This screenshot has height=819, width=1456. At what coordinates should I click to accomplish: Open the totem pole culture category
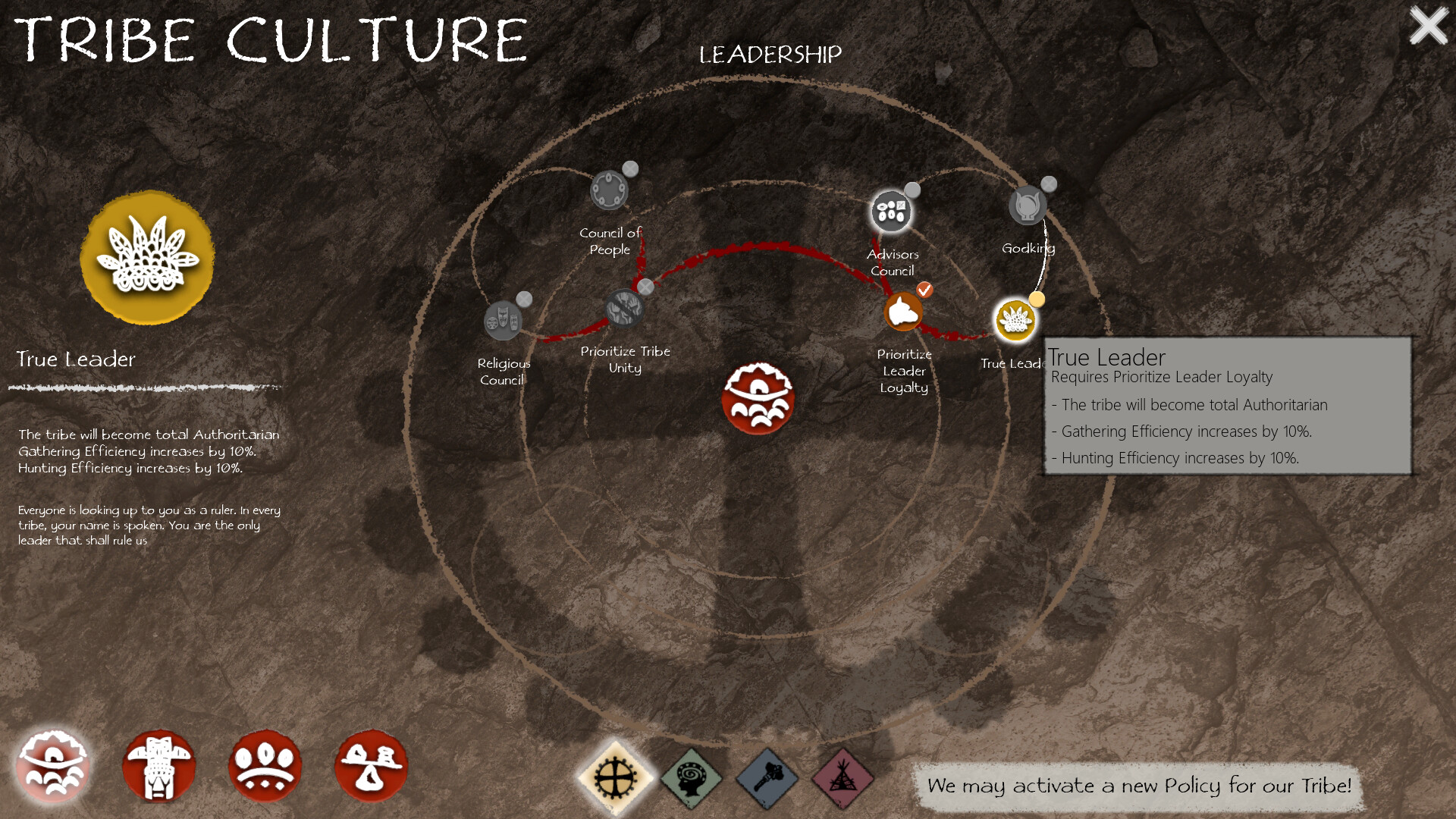tap(159, 766)
